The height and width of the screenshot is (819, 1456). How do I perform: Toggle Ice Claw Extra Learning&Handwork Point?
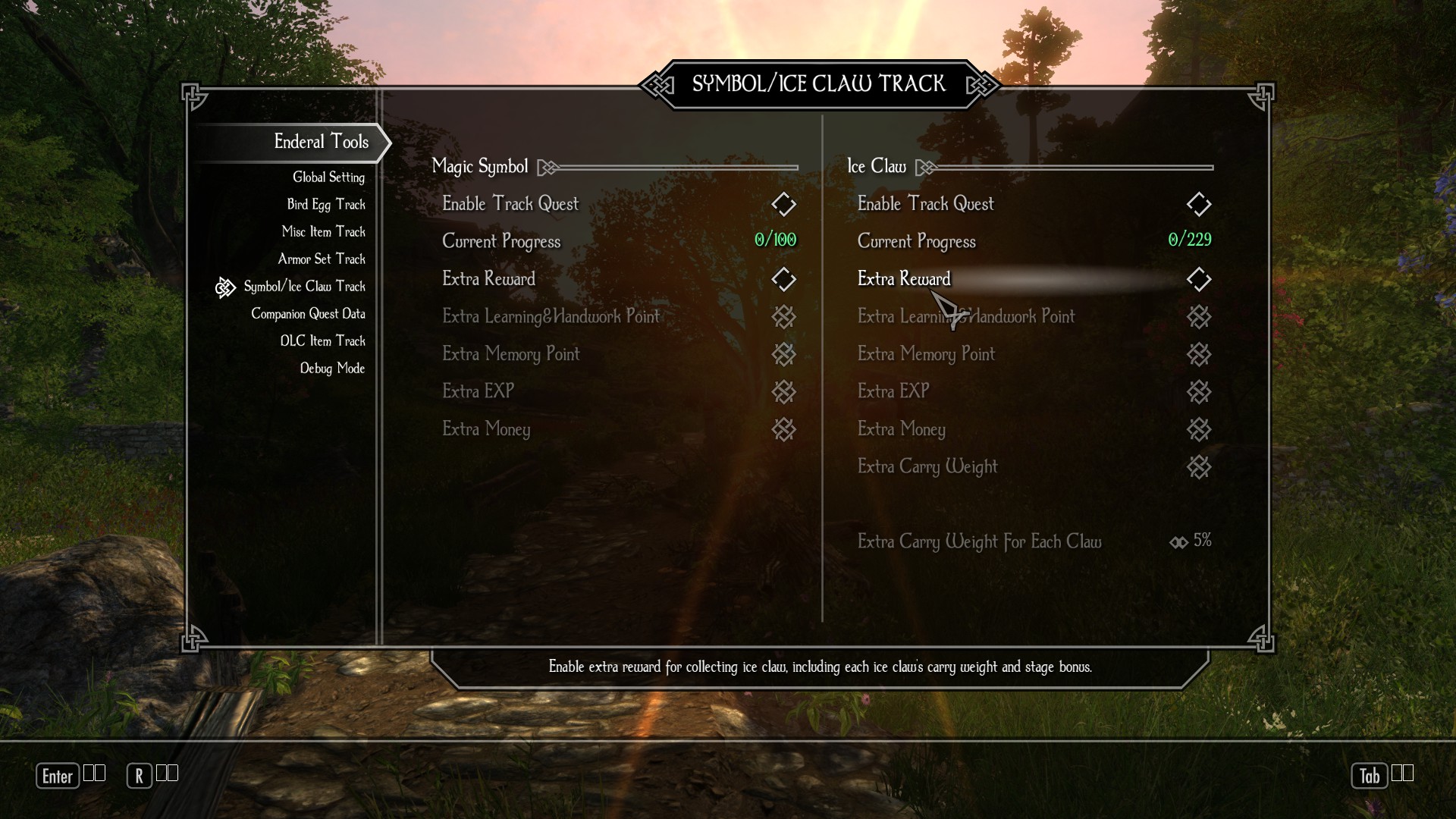(1198, 316)
